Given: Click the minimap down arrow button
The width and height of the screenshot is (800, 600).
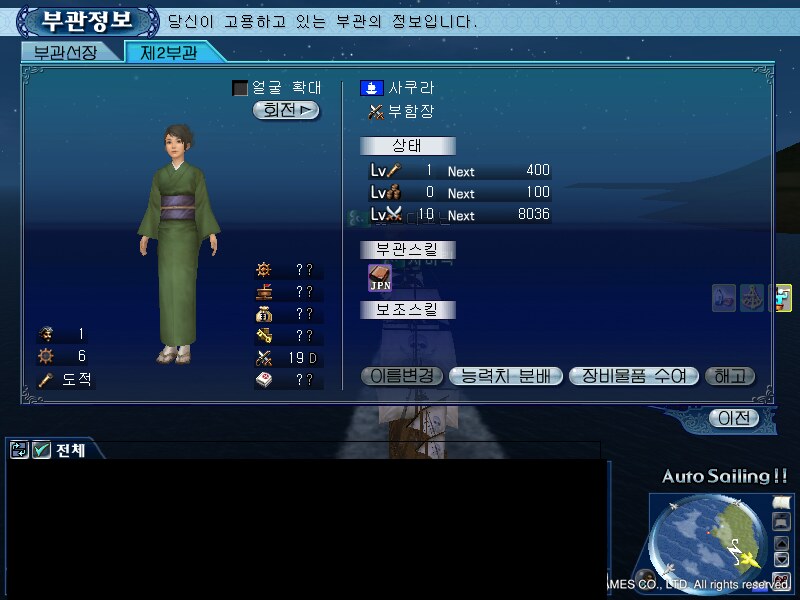Looking at the screenshot, I should click(782, 559).
